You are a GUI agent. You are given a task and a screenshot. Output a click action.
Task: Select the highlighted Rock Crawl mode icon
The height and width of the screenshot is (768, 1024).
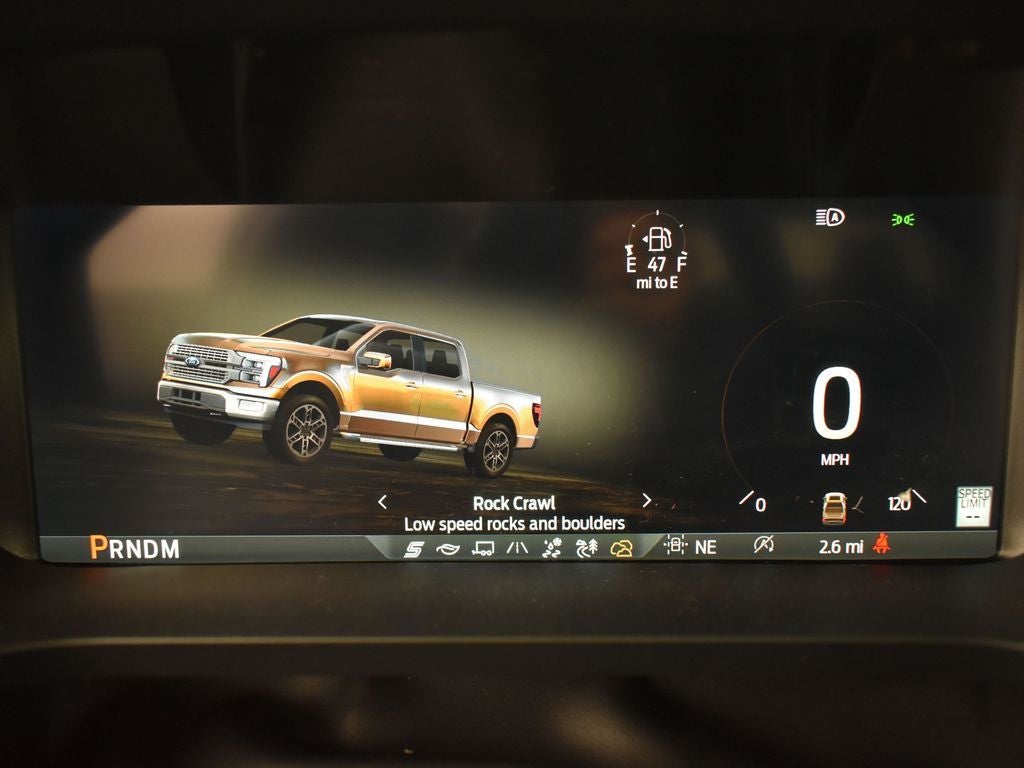click(x=622, y=548)
